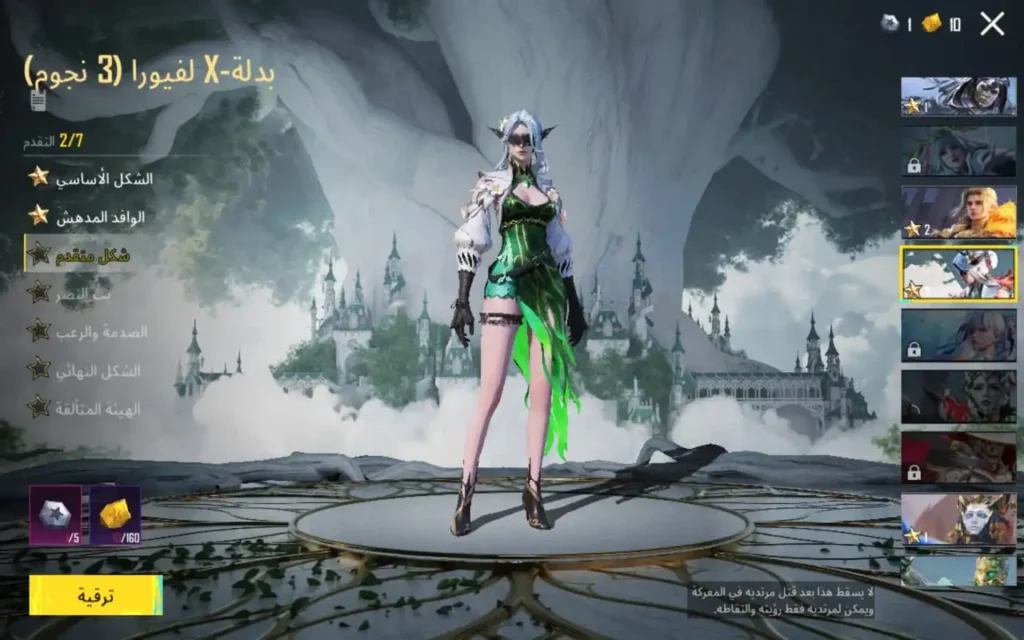This screenshot has height=640, width=1024.
Task: Click the silver star token material slot
Action: click(x=55, y=514)
